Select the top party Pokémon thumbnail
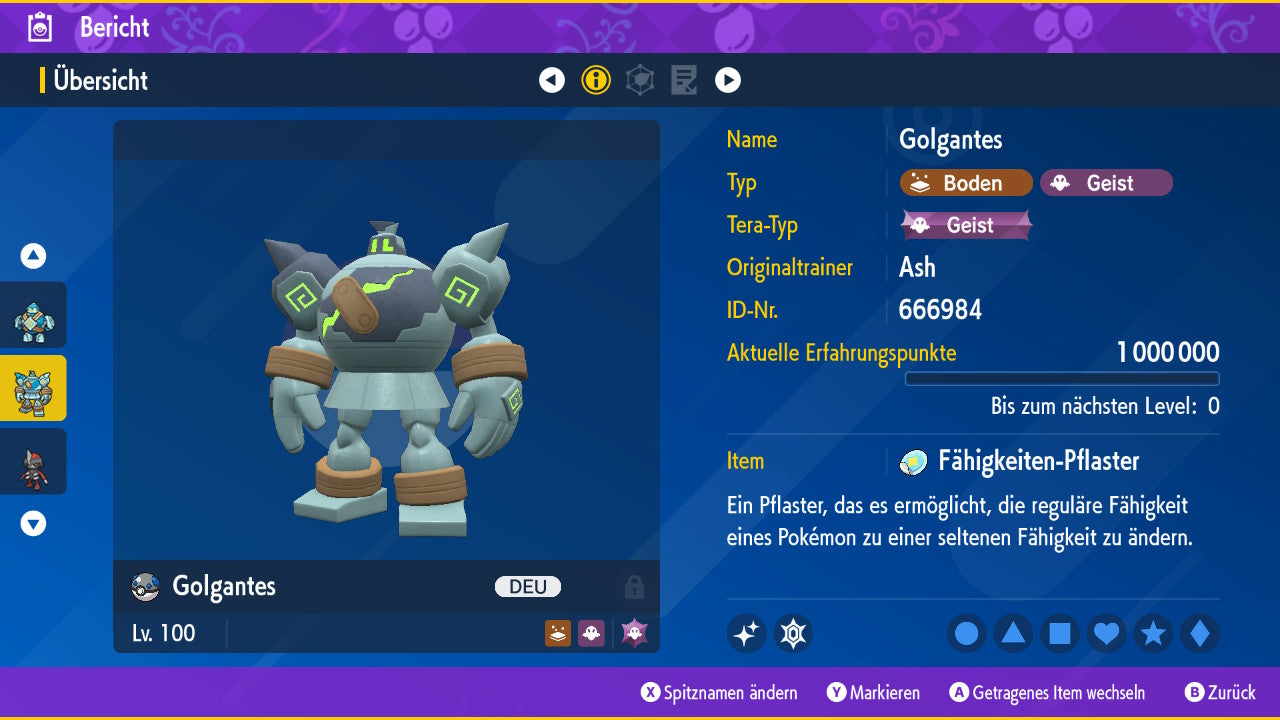 pyautogui.click(x=33, y=315)
